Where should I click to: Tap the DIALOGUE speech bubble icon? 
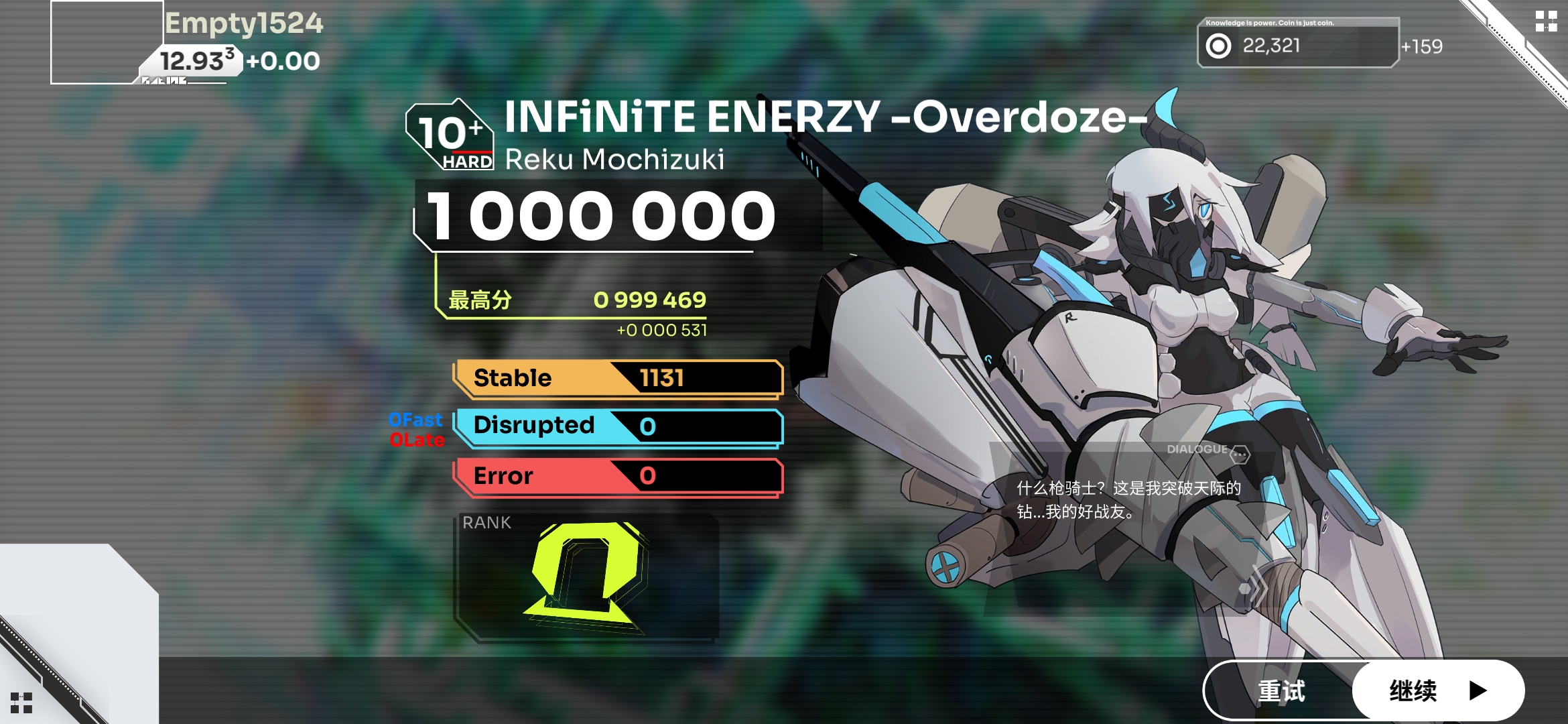pyautogui.click(x=1240, y=454)
